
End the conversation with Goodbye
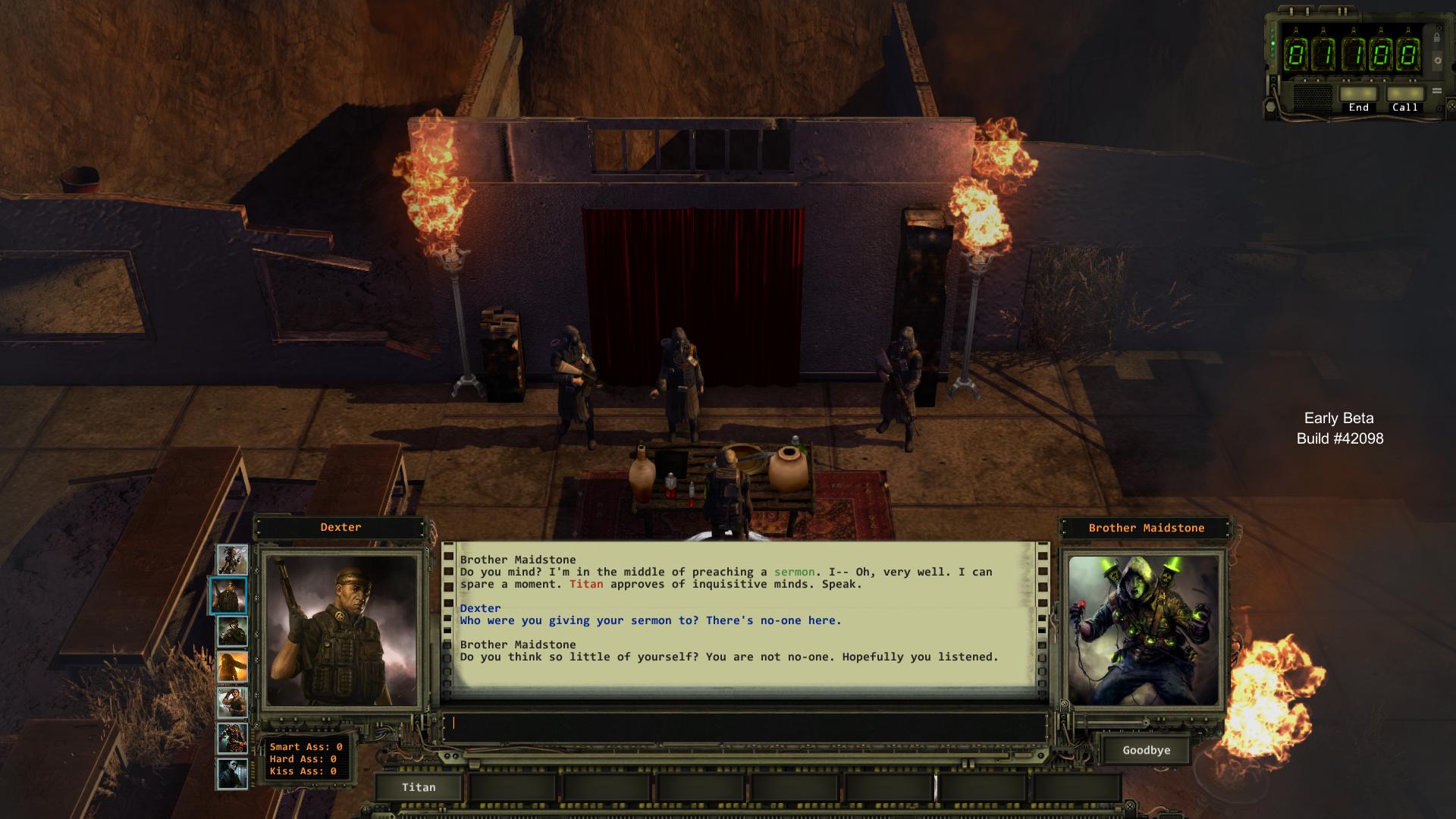tap(1146, 750)
